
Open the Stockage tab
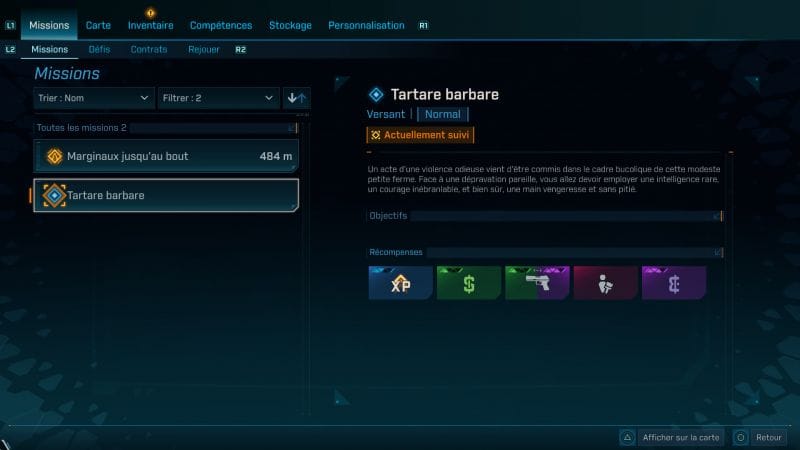tap(292, 25)
